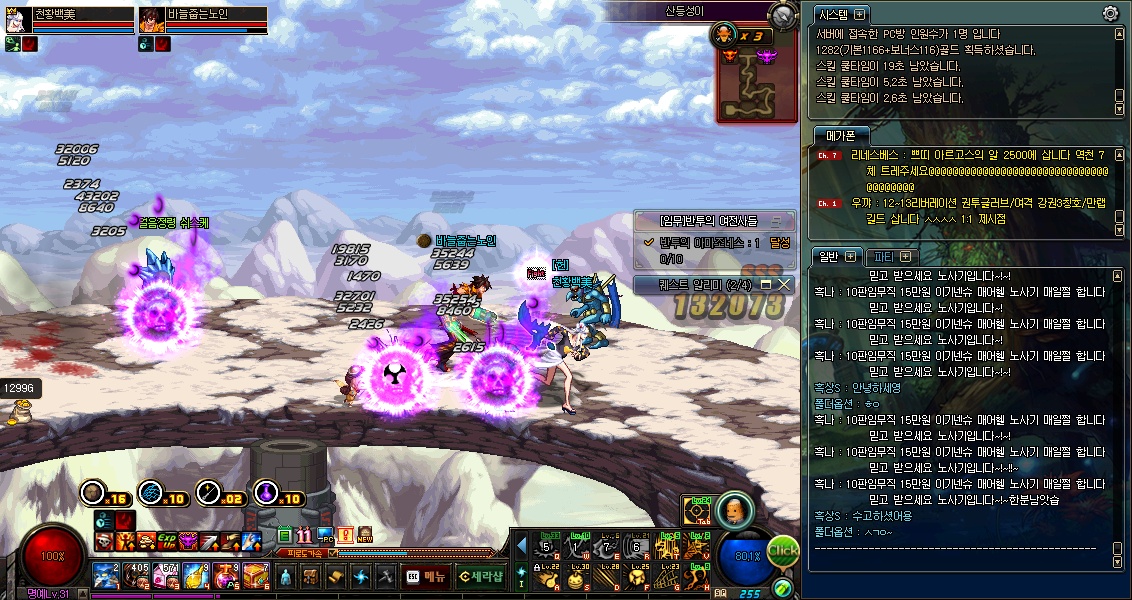1132x600 pixels.
Task: Open chat settings gear icon
Action: 1110,13
